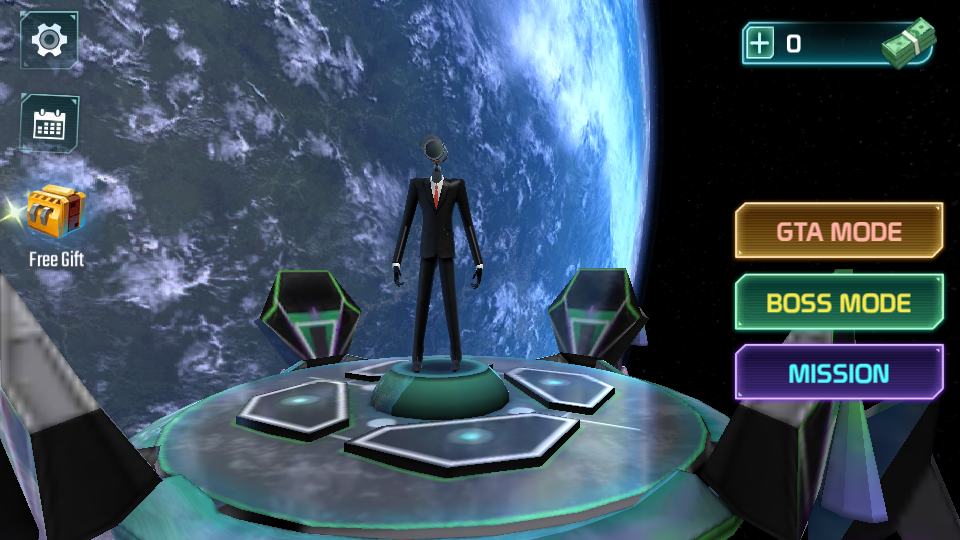960x540 pixels.
Task: Claim the Free Gift chest
Action: coord(55,213)
